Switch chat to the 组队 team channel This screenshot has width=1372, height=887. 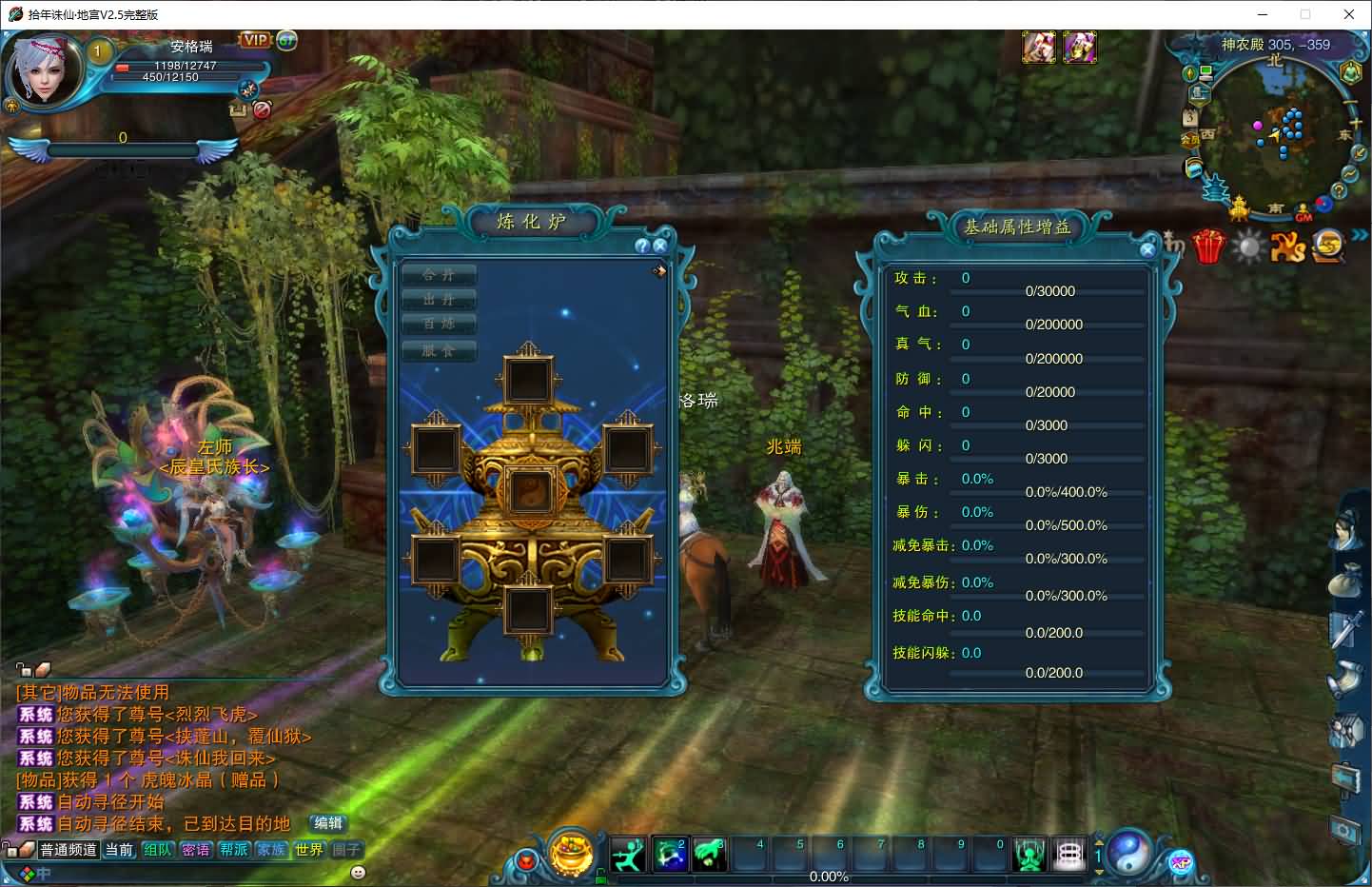click(x=158, y=850)
